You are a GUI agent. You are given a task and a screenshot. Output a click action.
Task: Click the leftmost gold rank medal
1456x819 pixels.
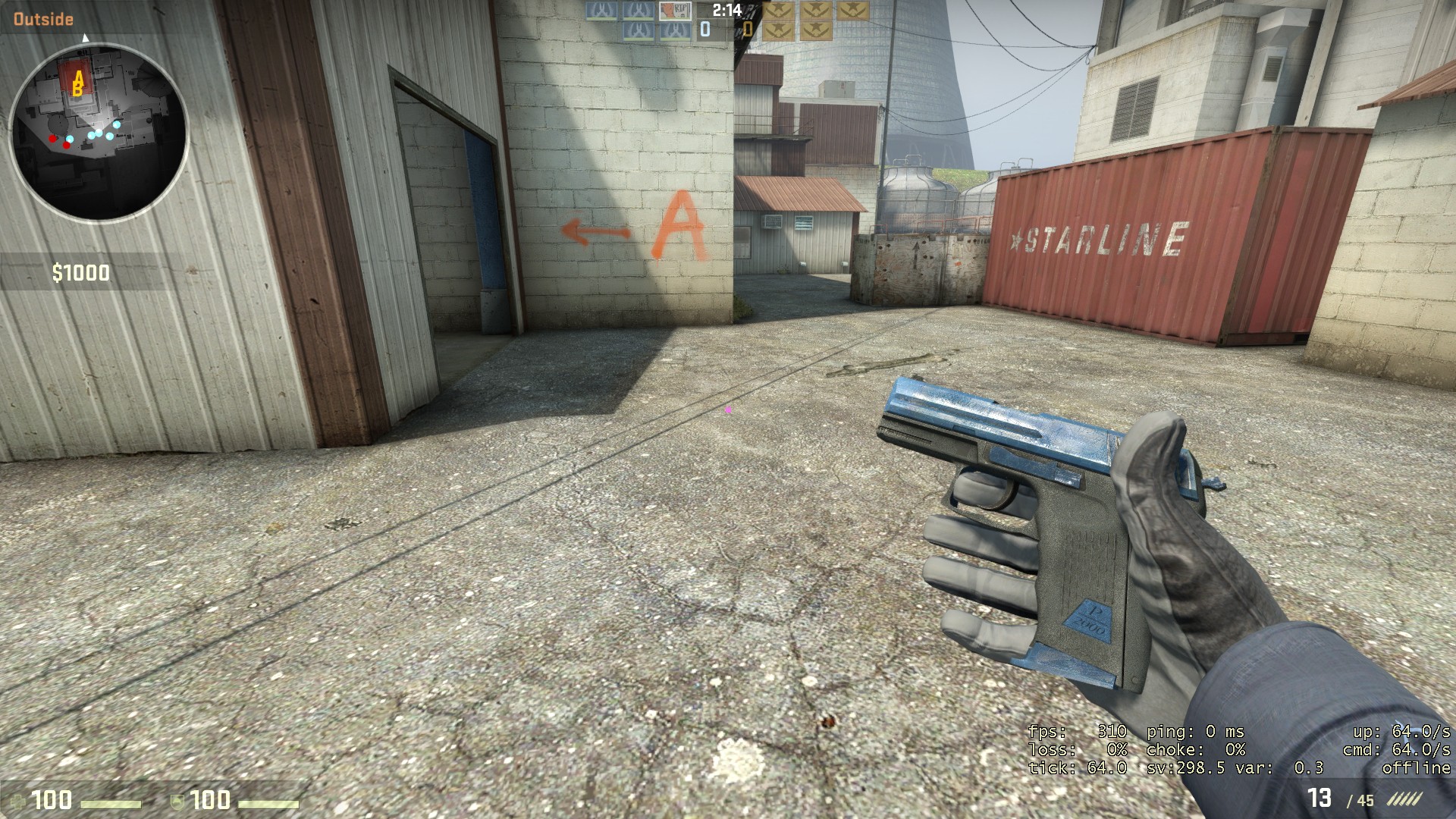pos(777,11)
